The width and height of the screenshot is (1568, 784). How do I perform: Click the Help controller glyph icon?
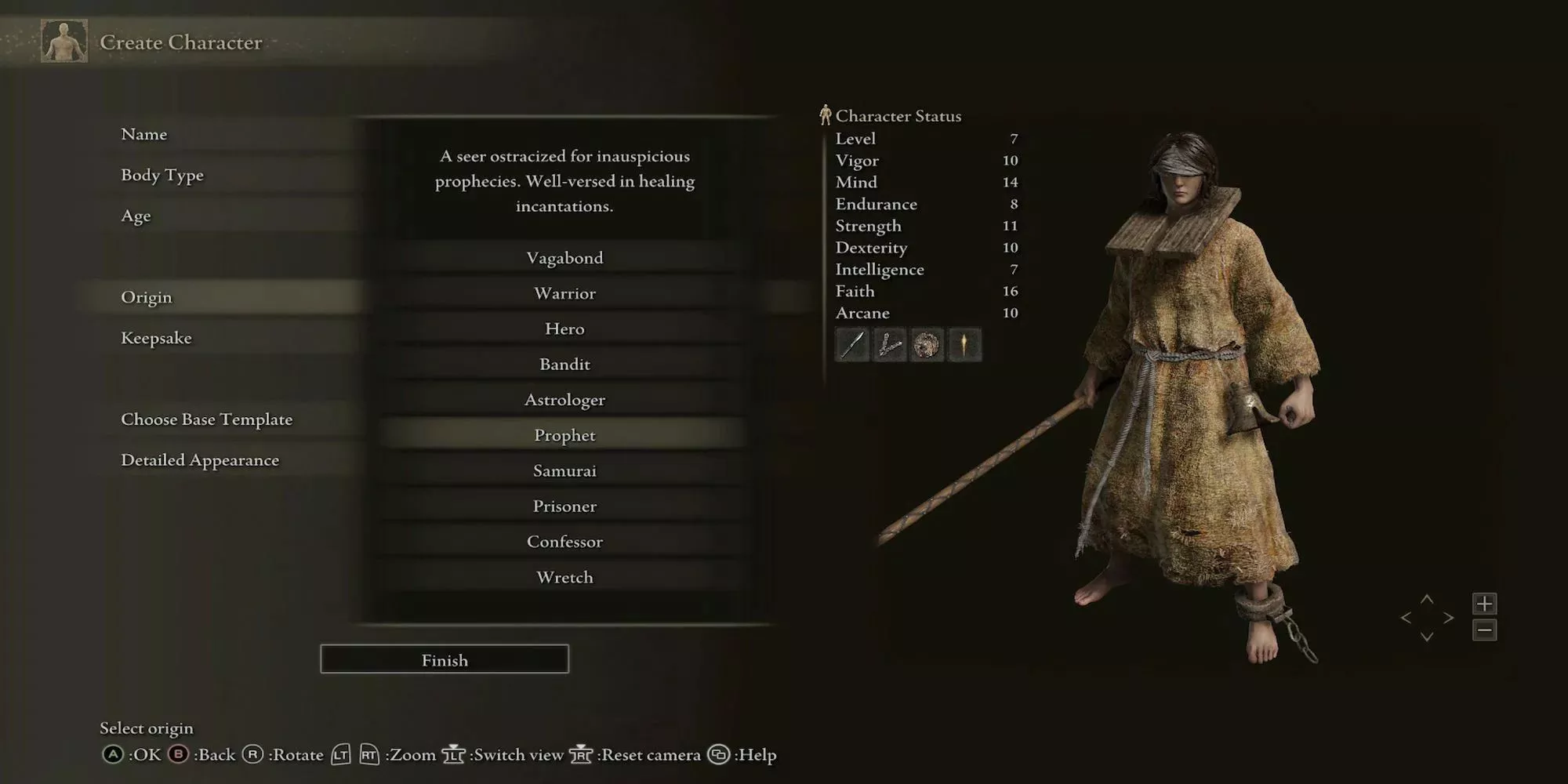click(718, 755)
